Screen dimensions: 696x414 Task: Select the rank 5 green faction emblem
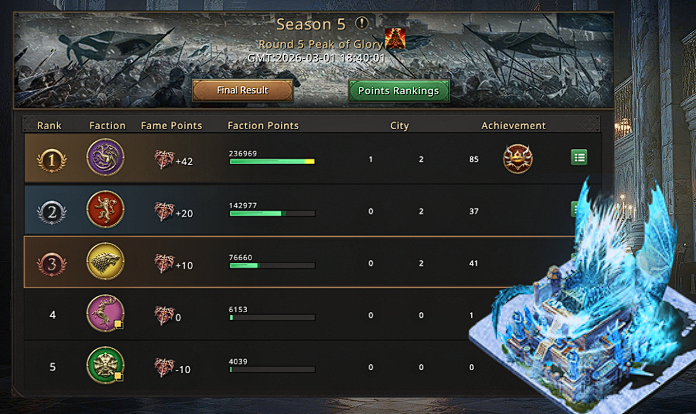coord(103,366)
